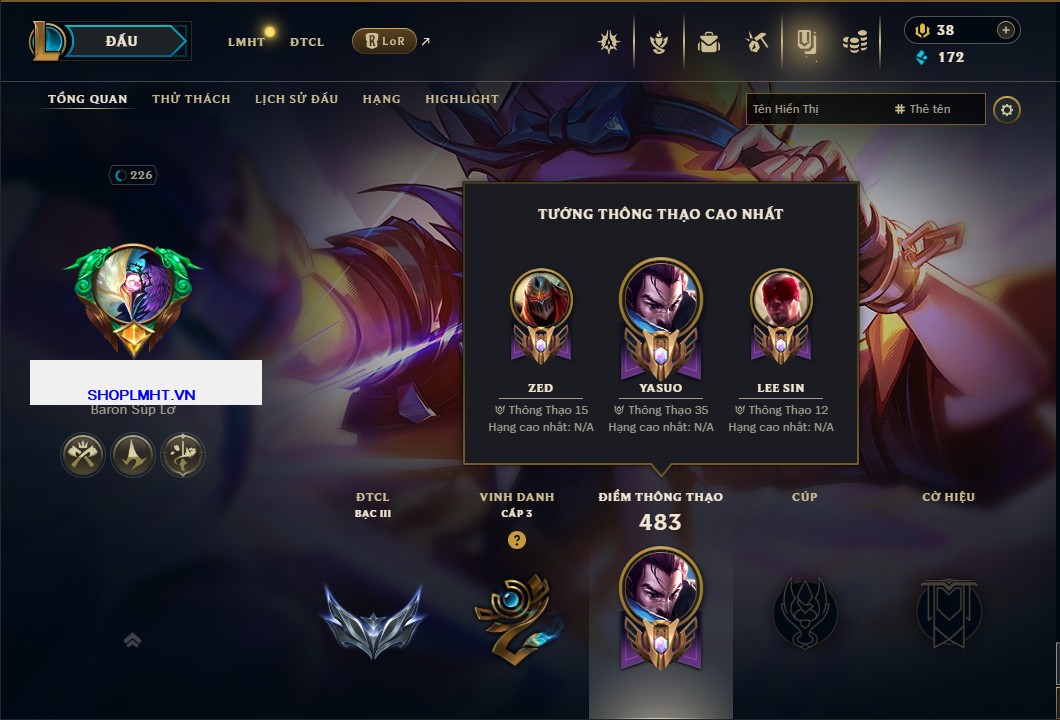Open the hammer crafting icon
This screenshot has width=1060, height=720.
(757, 42)
